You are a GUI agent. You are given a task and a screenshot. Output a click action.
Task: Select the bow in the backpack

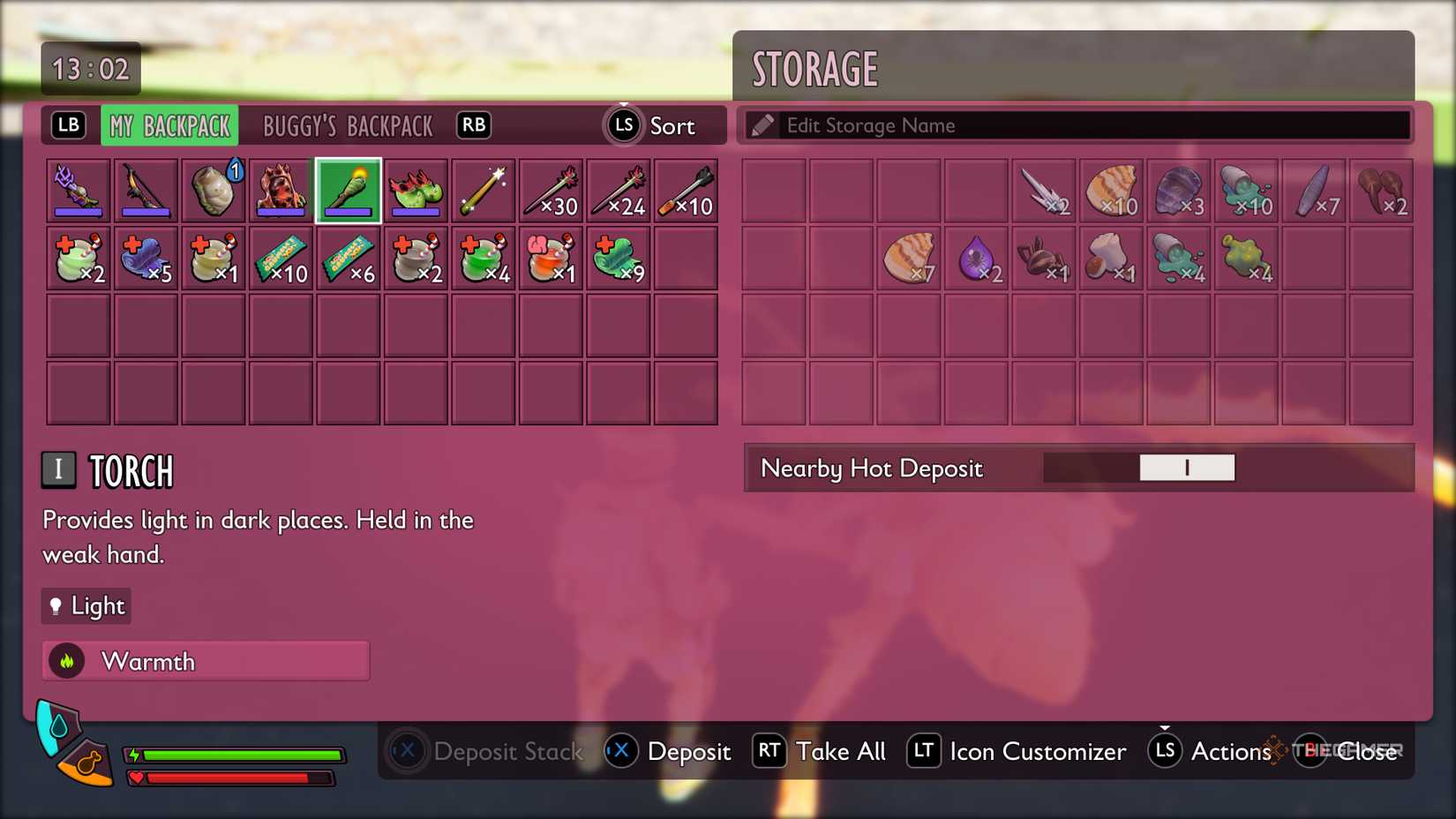click(146, 189)
